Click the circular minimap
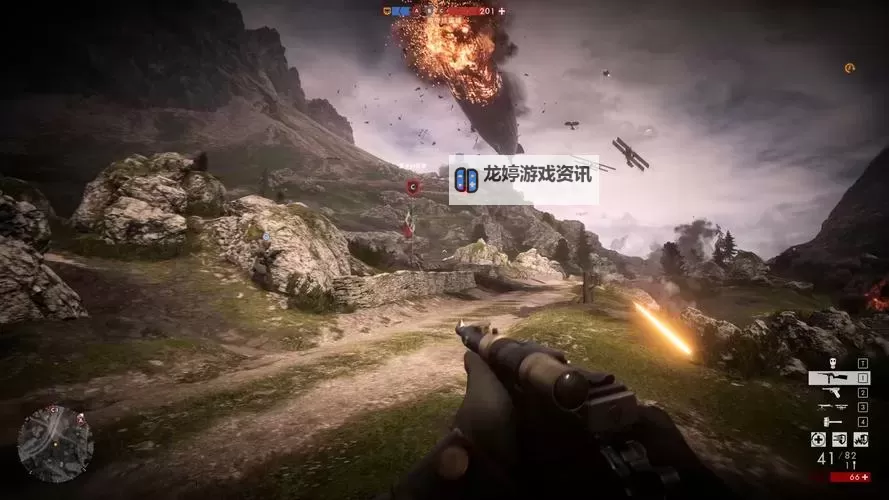This screenshot has width=889, height=500. (55, 443)
